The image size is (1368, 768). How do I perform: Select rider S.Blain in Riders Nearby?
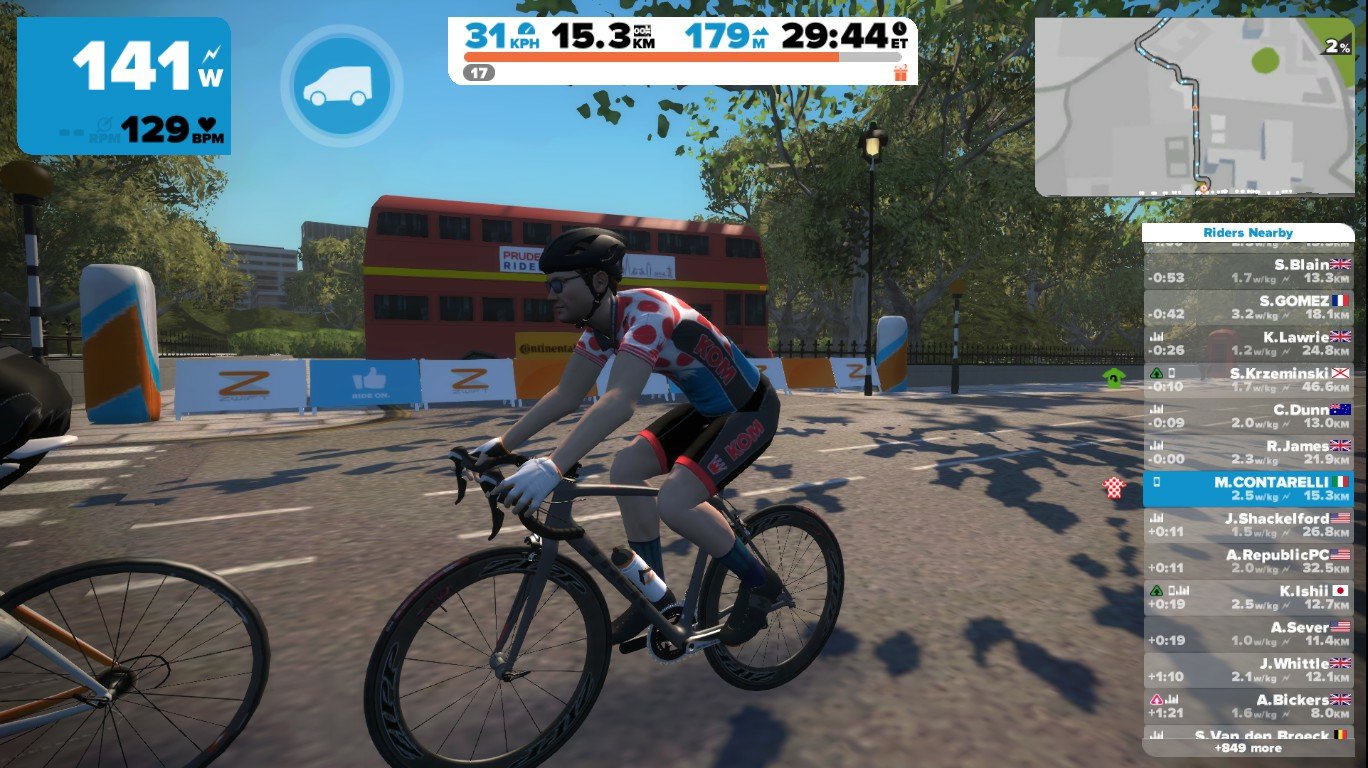(1248, 271)
